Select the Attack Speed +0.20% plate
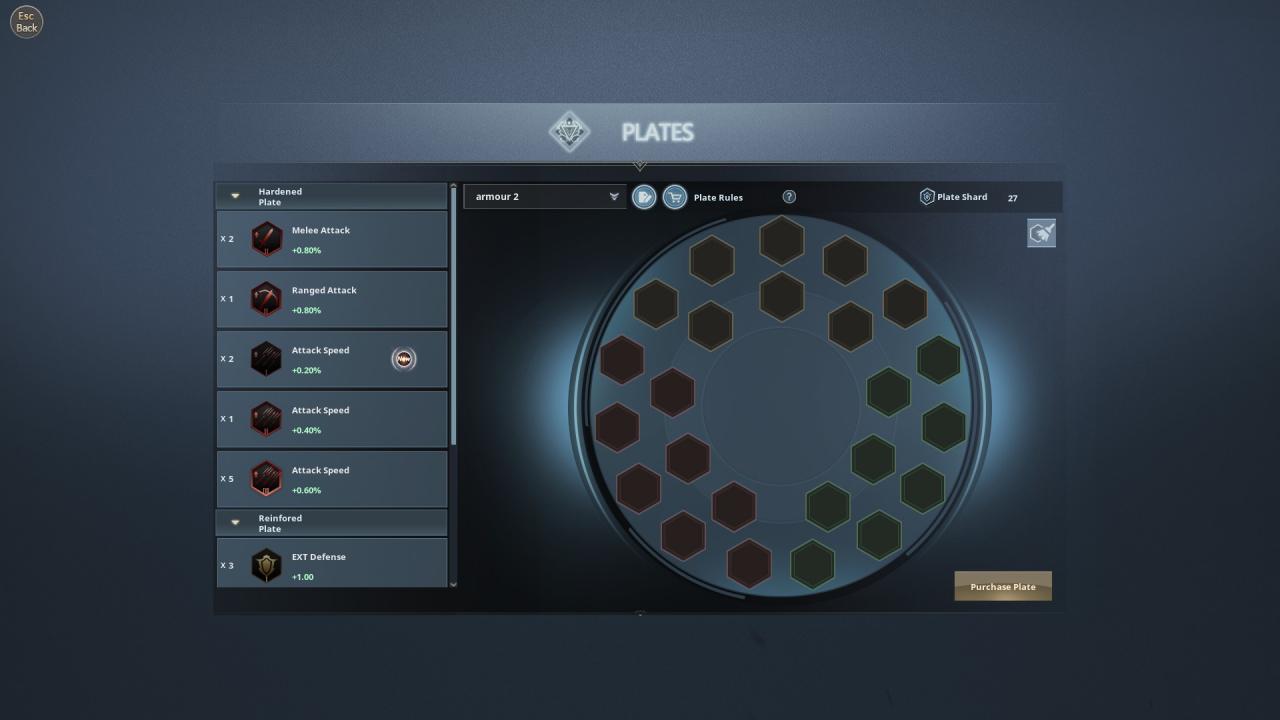This screenshot has height=720, width=1280. pyautogui.click(x=332, y=360)
